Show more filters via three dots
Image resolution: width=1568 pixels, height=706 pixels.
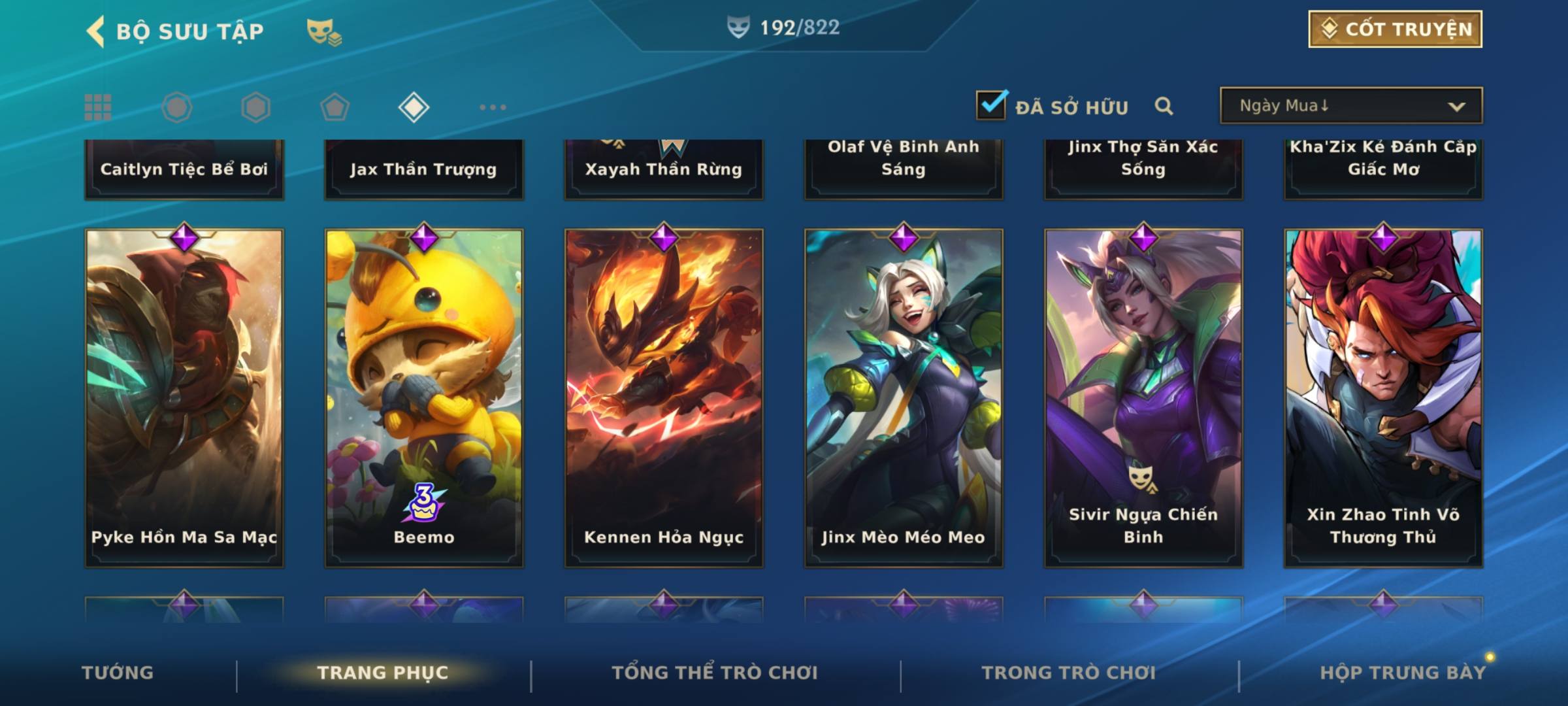(493, 107)
